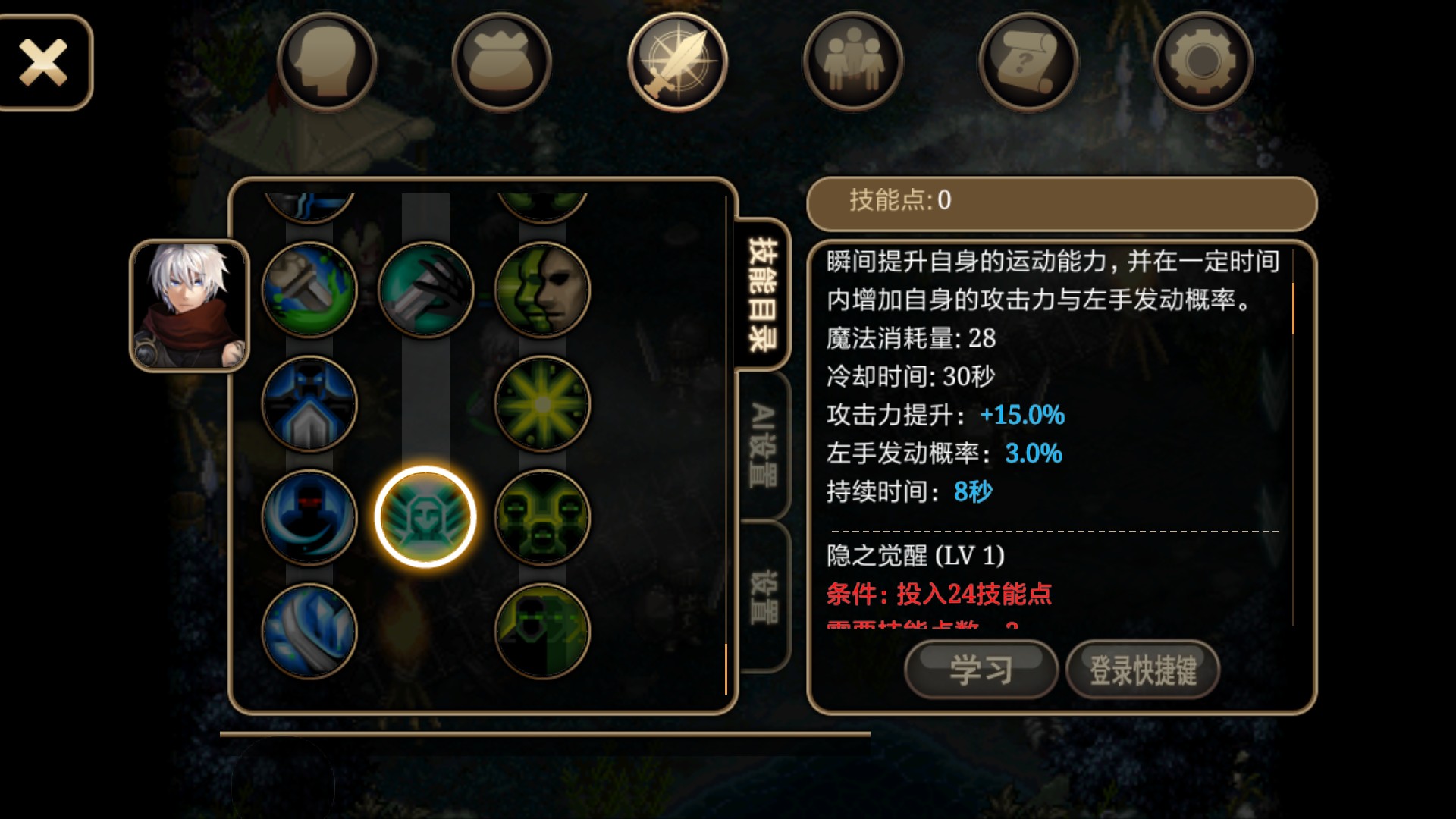This screenshot has height=819, width=1456.
Task: Pick the red-eyed shadow figure skill
Action: (309, 517)
